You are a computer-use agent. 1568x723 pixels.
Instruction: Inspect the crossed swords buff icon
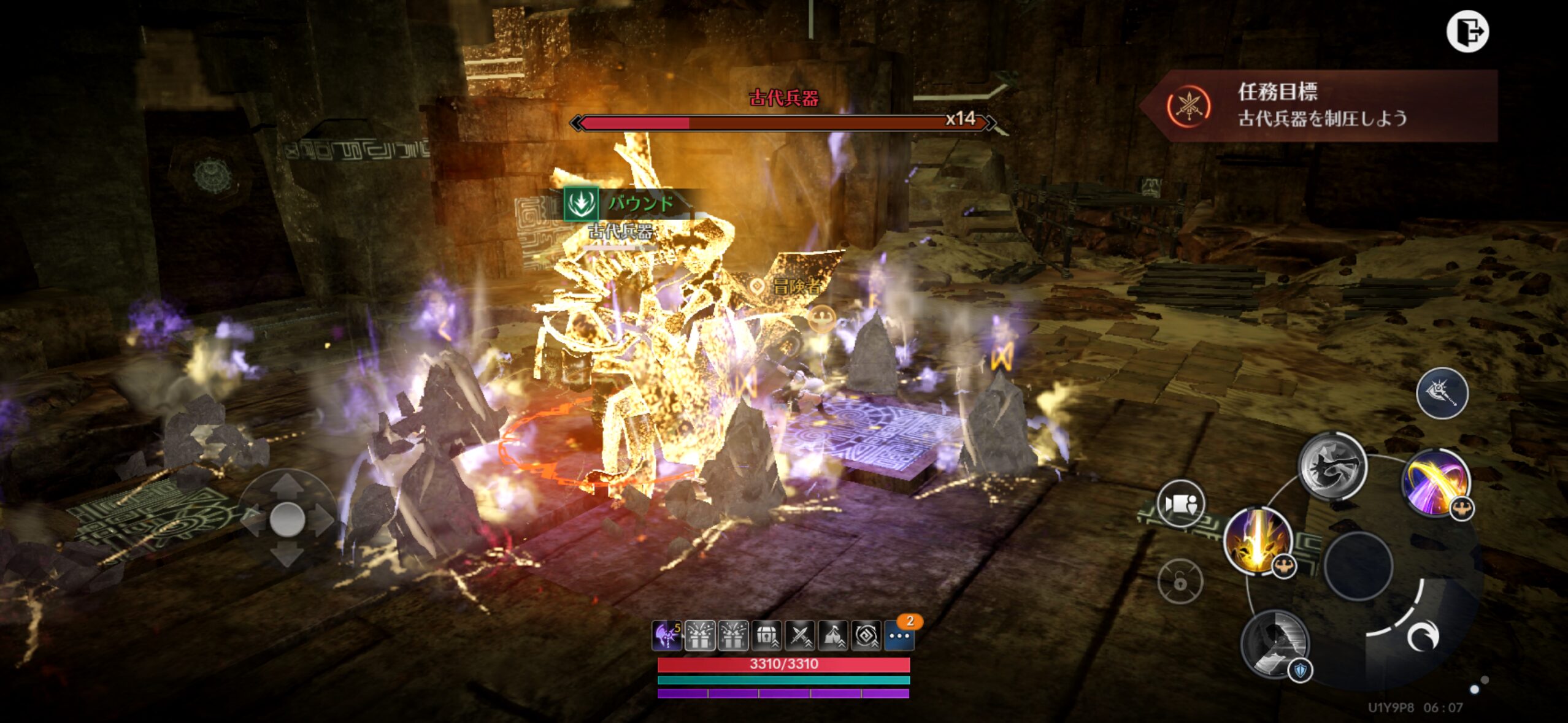799,636
